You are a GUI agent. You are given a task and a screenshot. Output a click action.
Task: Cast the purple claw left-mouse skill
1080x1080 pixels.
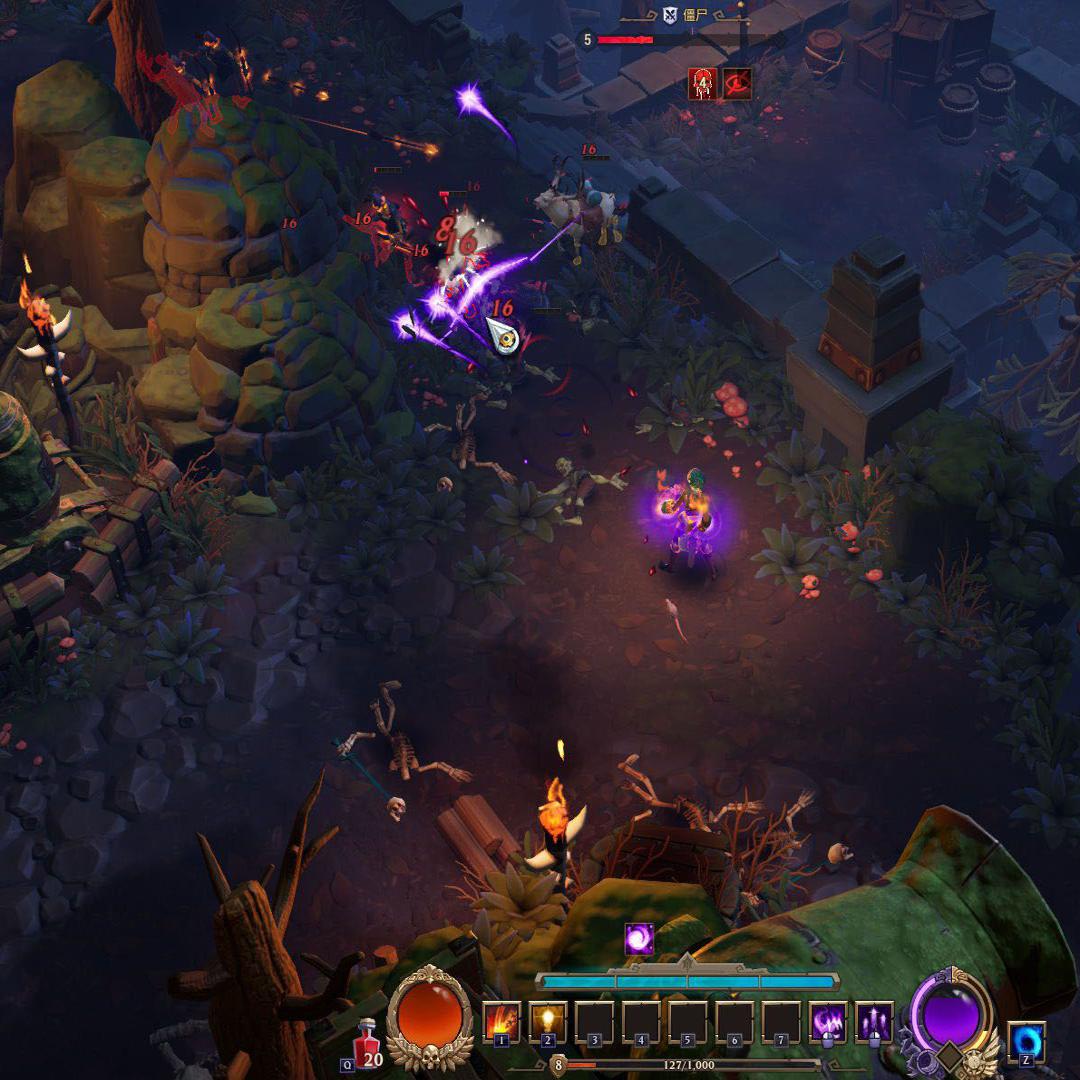(828, 1022)
